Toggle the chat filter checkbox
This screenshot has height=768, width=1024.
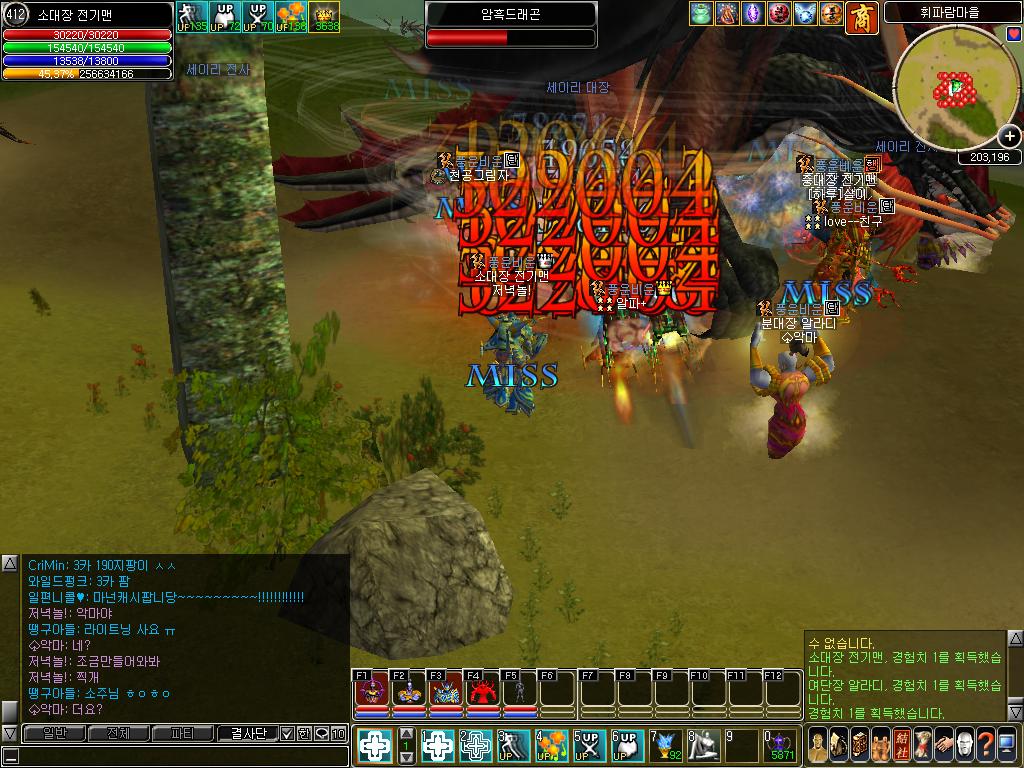287,733
